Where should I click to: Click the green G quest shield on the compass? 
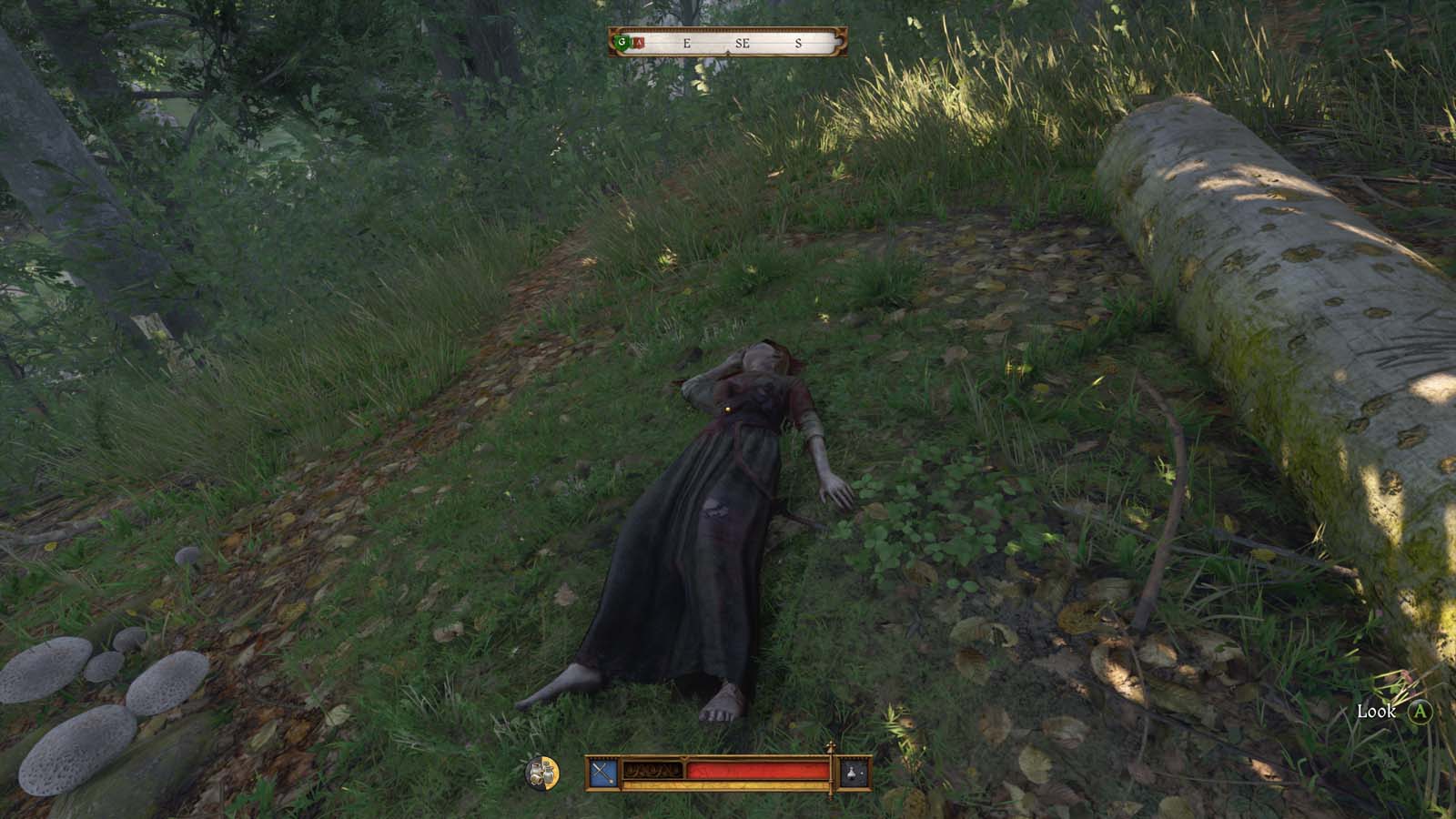pyautogui.click(x=622, y=42)
